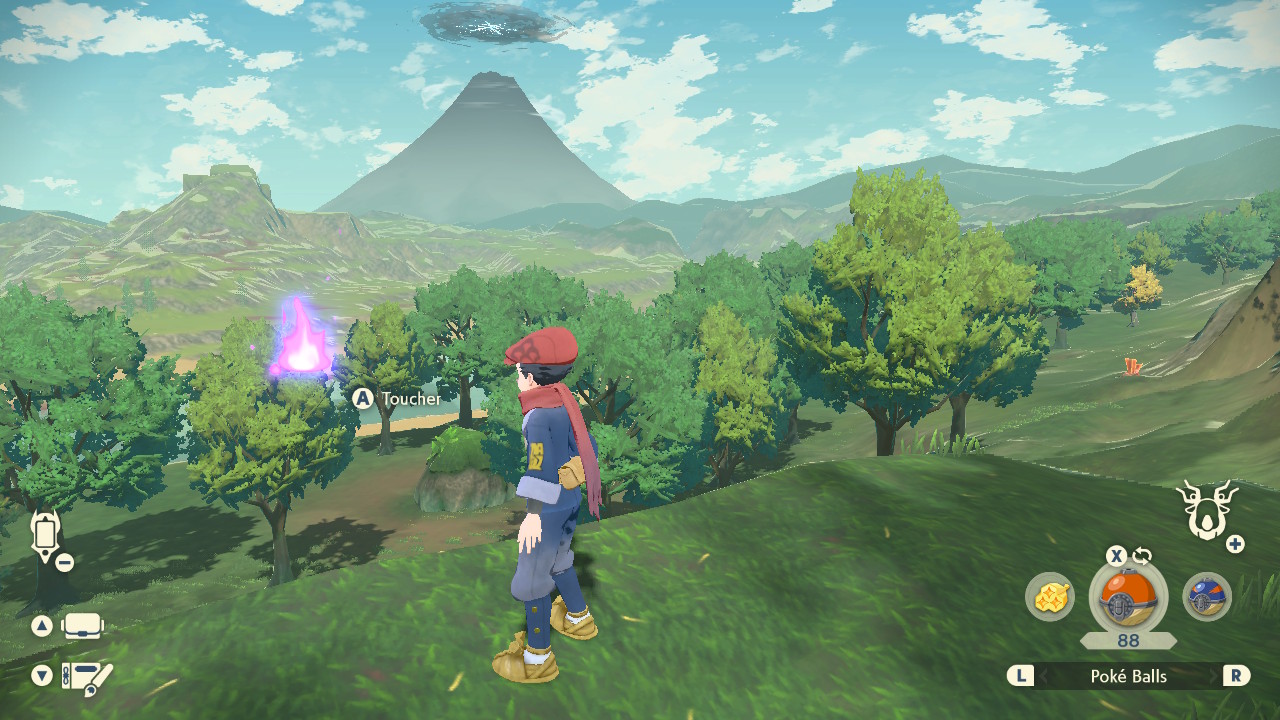Summon the Wyrdeer ride Pokémon icon

tap(1206, 510)
